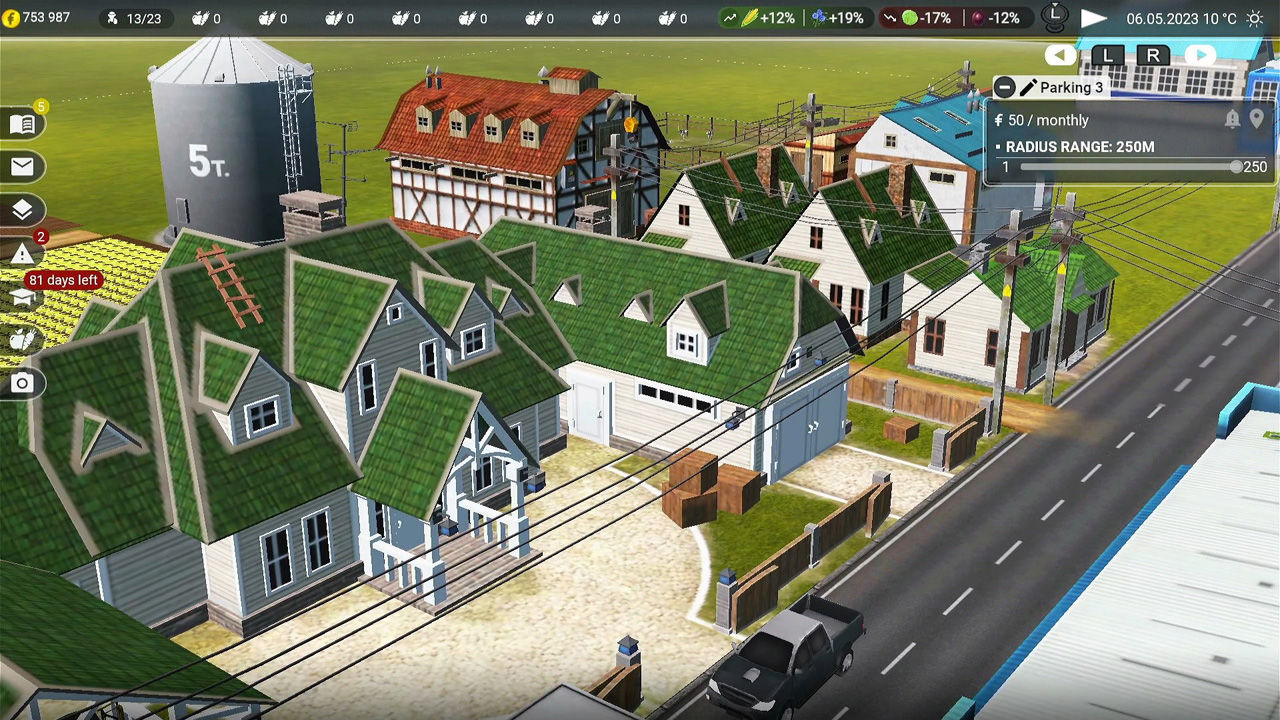The image size is (1280, 720).
Task: Click the location pin for Parking 3
Action: point(1257,119)
